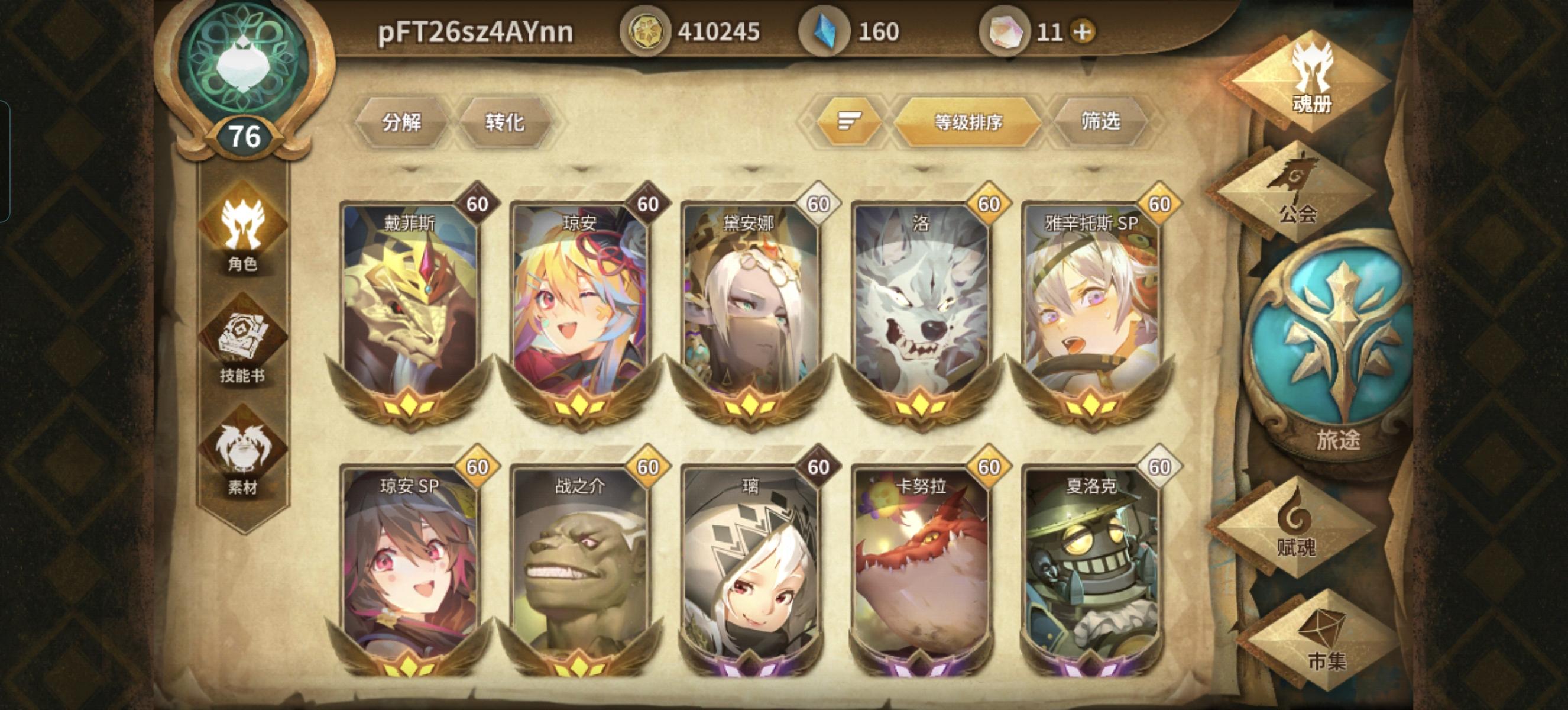Open the 等级排序 level sorting dropdown

tap(968, 122)
